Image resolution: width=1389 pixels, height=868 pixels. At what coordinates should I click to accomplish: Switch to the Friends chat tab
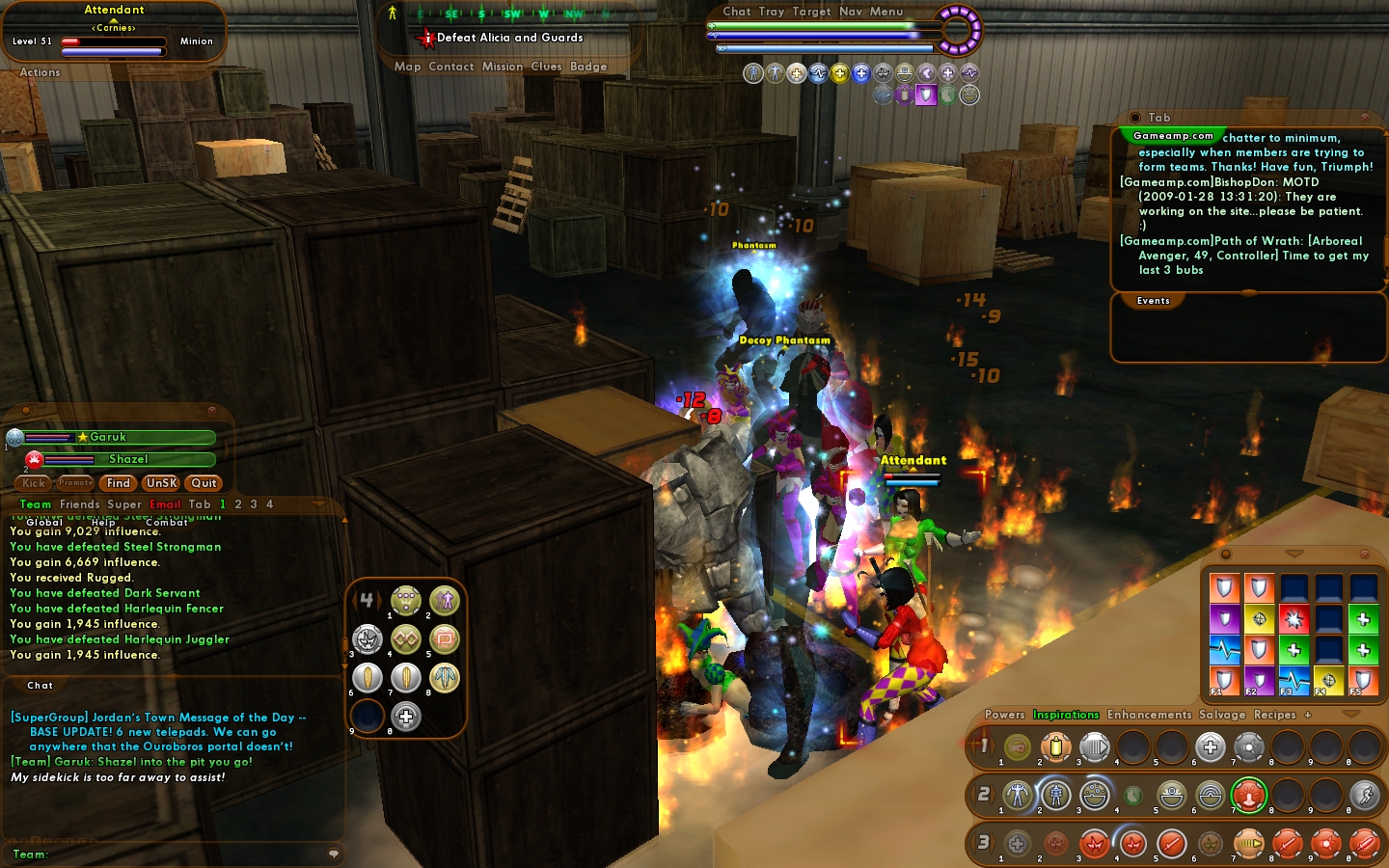[80, 504]
